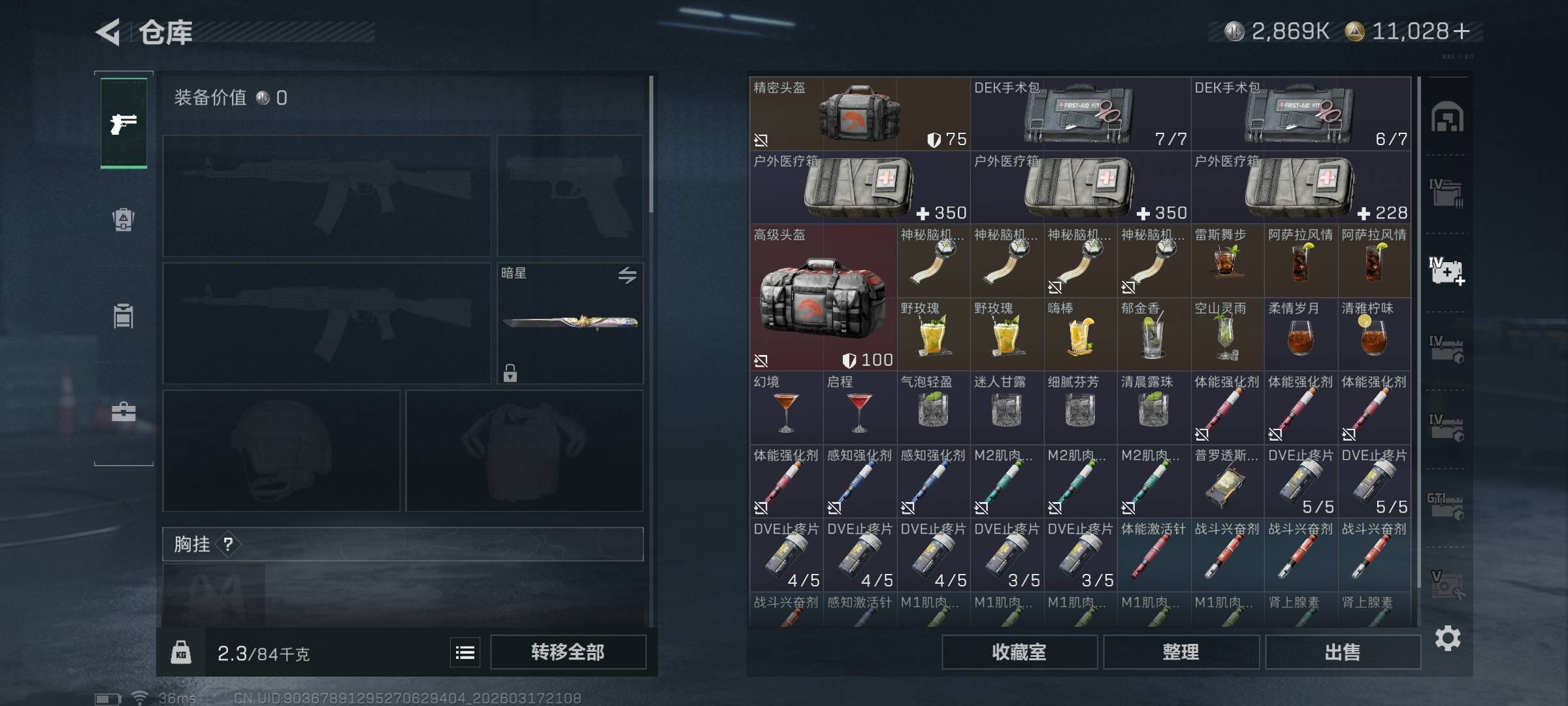Choose the 体能激活针 injector

click(x=1153, y=556)
